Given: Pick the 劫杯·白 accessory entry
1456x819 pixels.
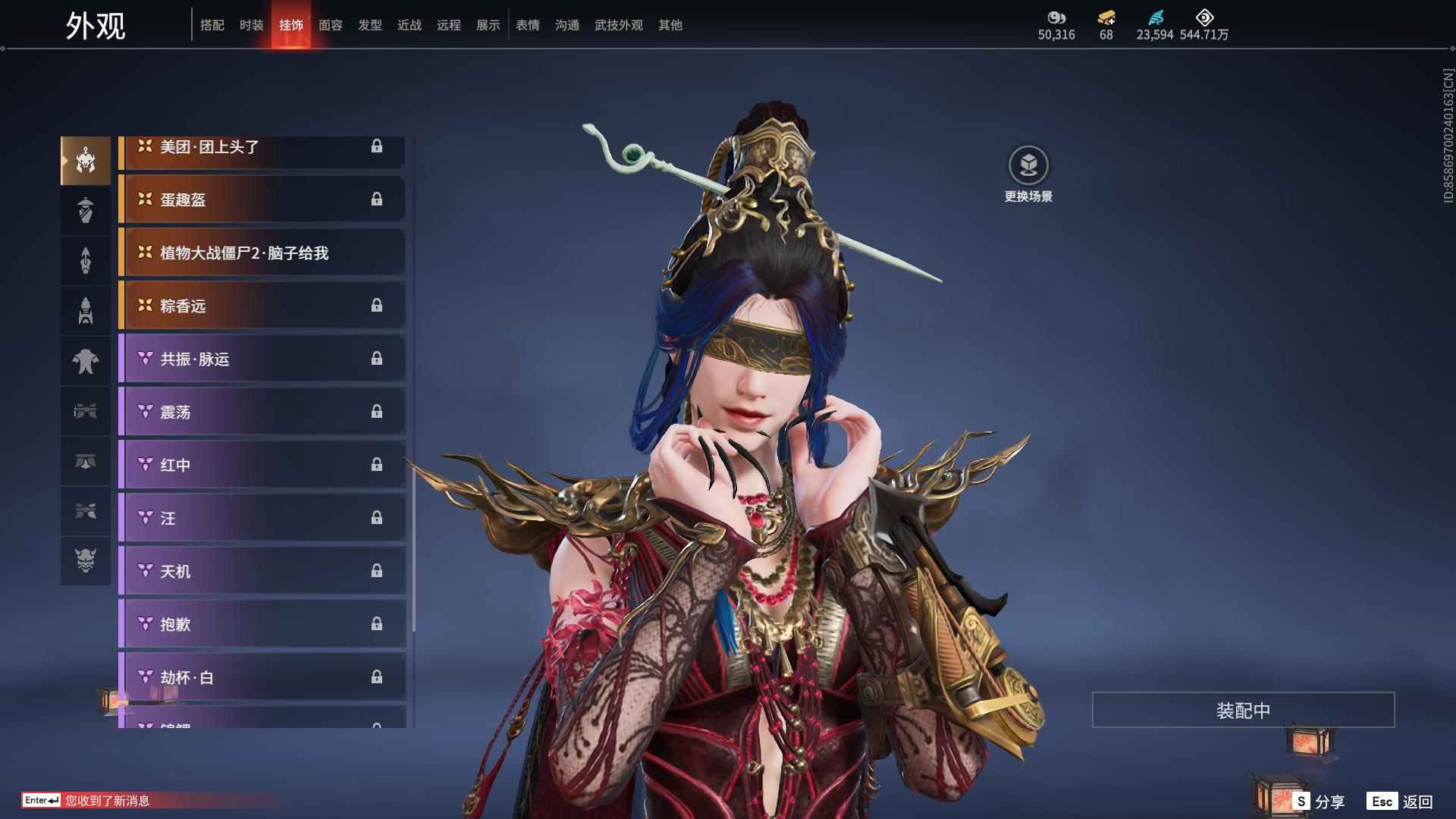Looking at the screenshot, I should point(262,677).
